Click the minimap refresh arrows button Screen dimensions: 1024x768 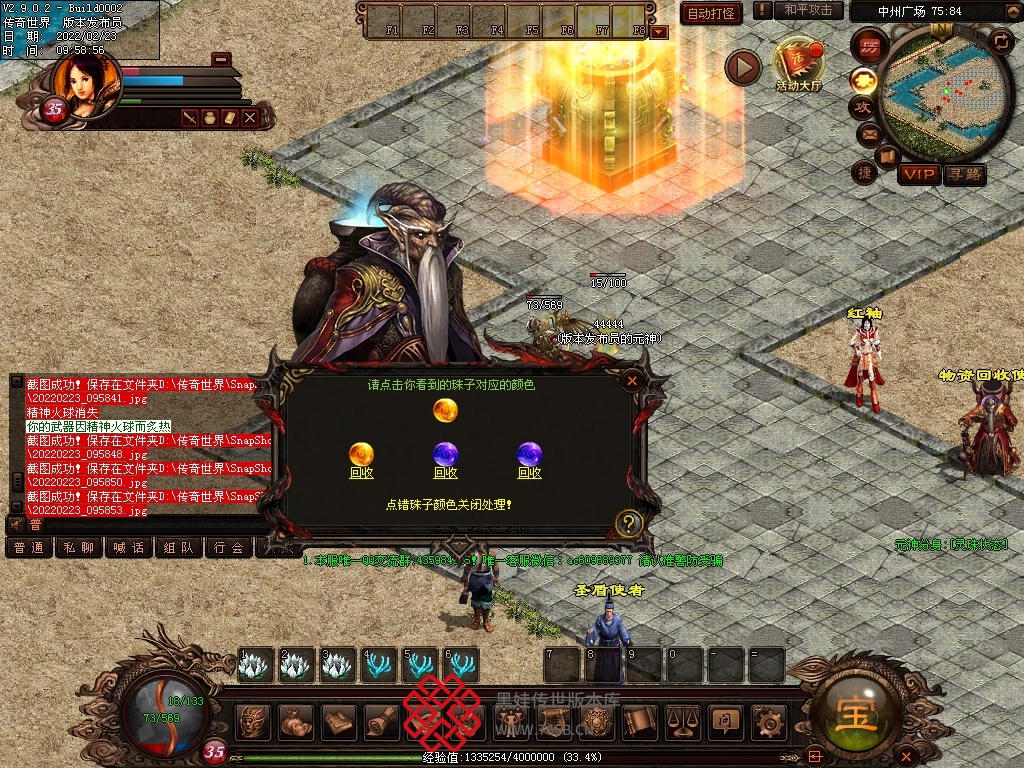(x=1001, y=41)
